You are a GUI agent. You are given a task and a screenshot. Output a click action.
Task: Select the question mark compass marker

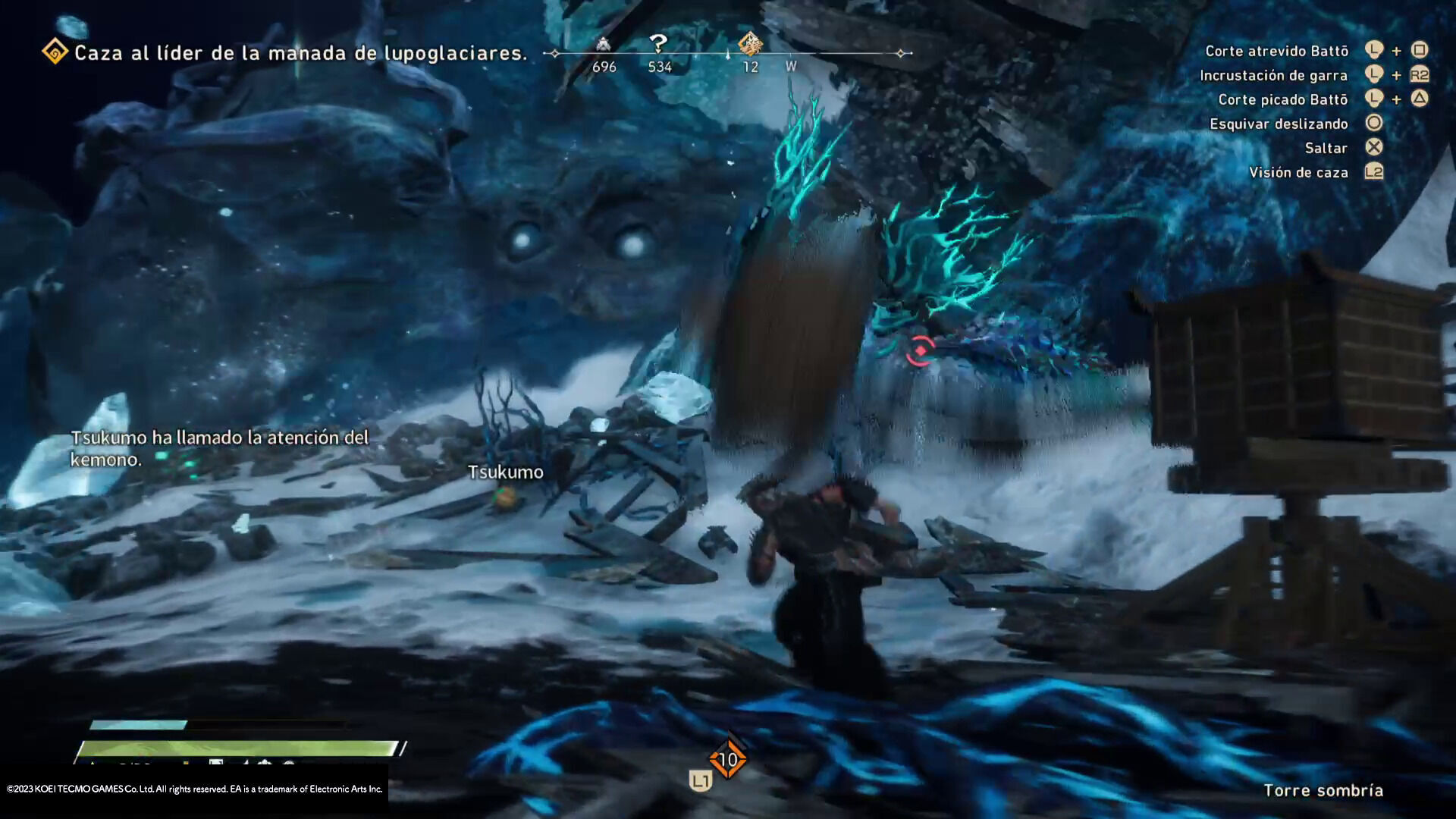coord(658,44)
